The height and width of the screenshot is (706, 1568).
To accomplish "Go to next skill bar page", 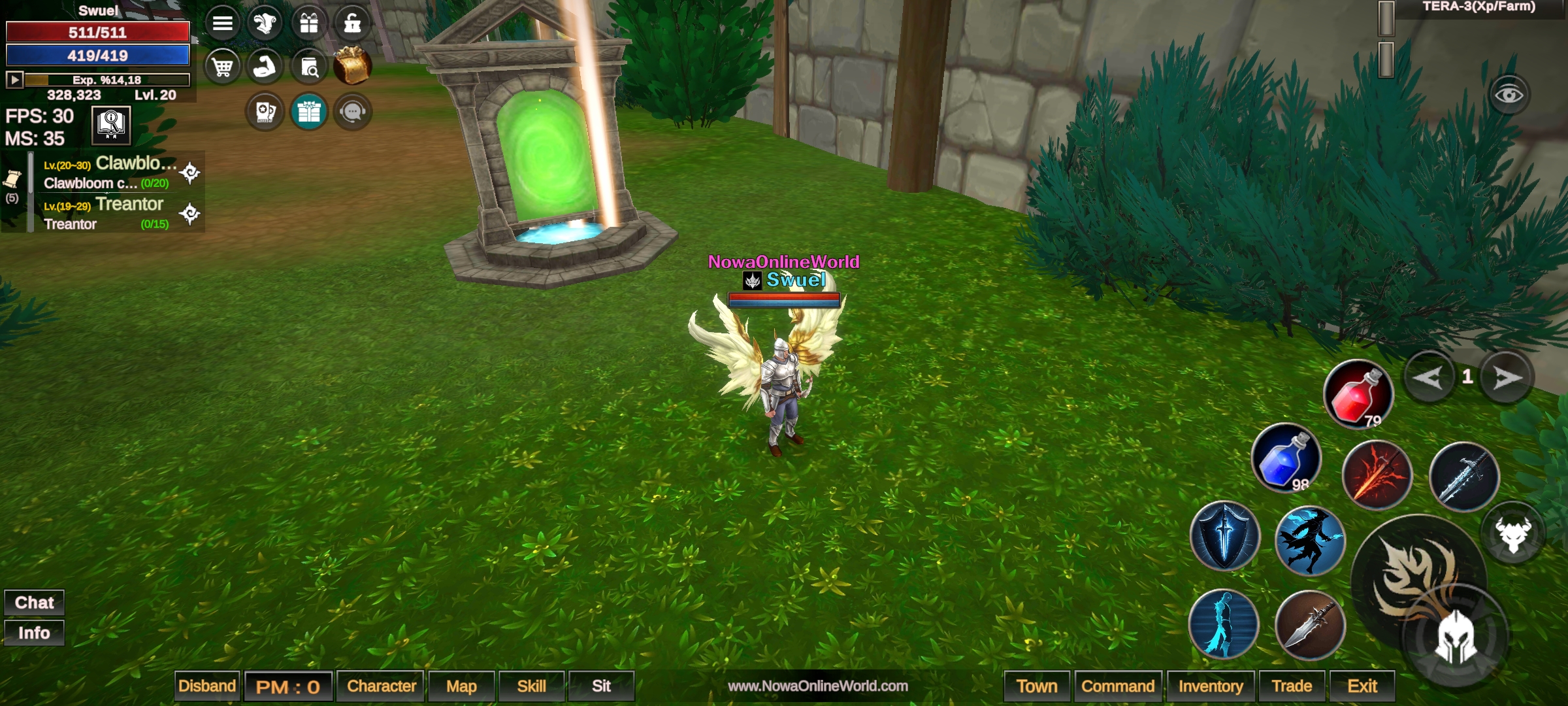I will (1506, 377).
